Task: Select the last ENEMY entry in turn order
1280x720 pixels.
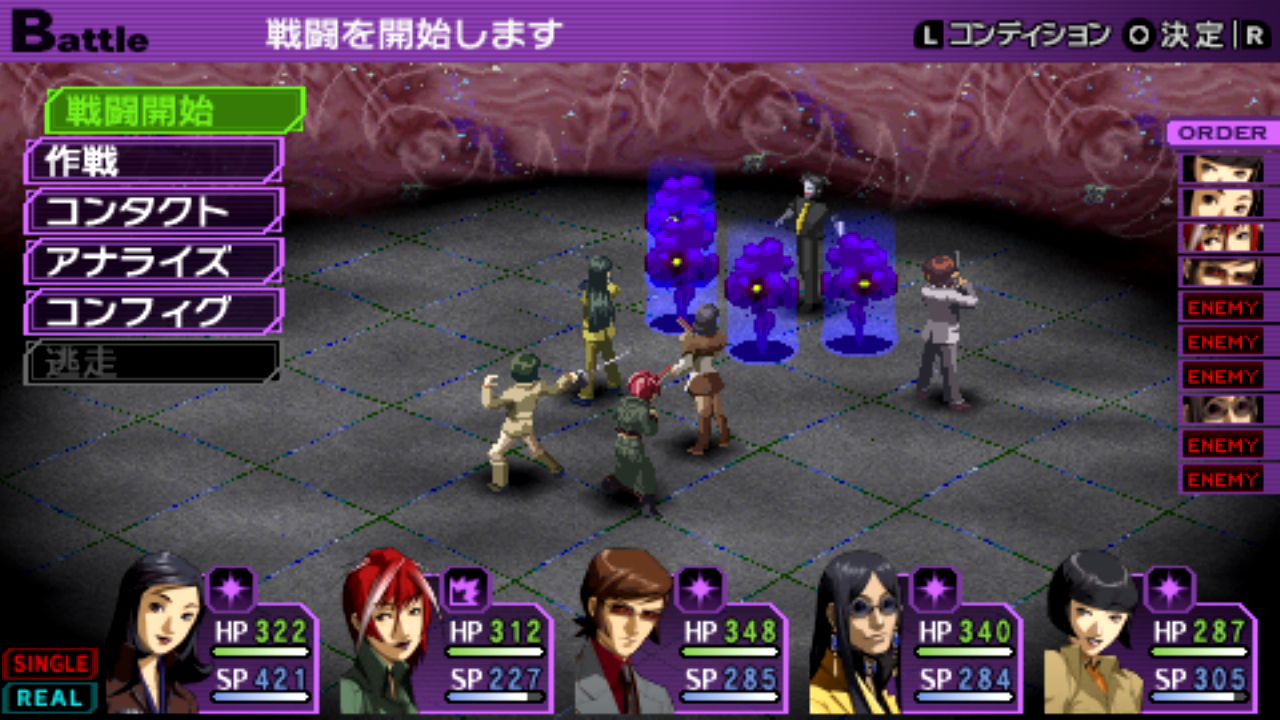Action: (x=1222, y=479)
